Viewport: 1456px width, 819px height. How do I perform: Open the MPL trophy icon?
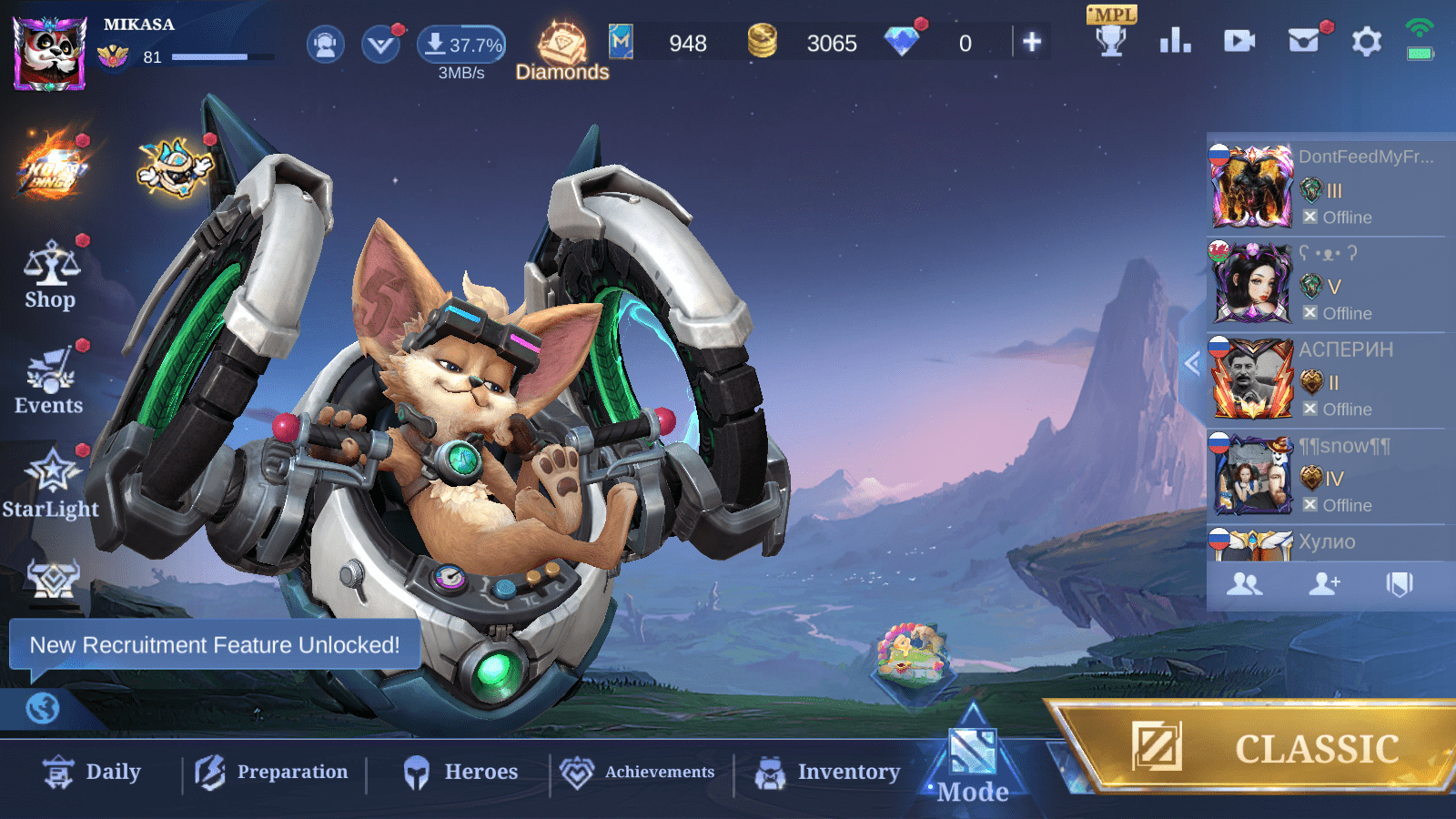click(x=1111, y=35)
